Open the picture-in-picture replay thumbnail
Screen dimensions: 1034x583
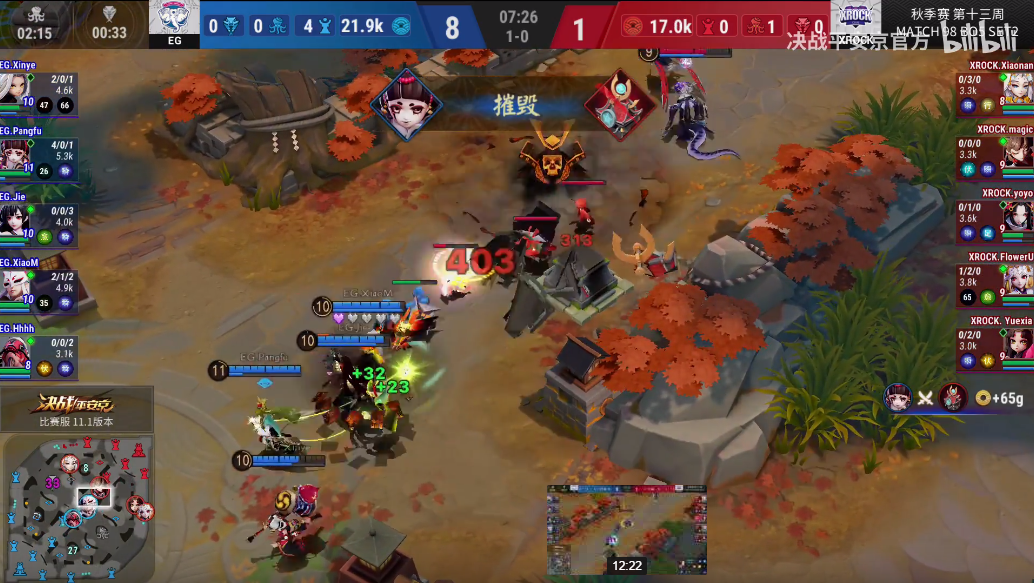coord(627,530)
